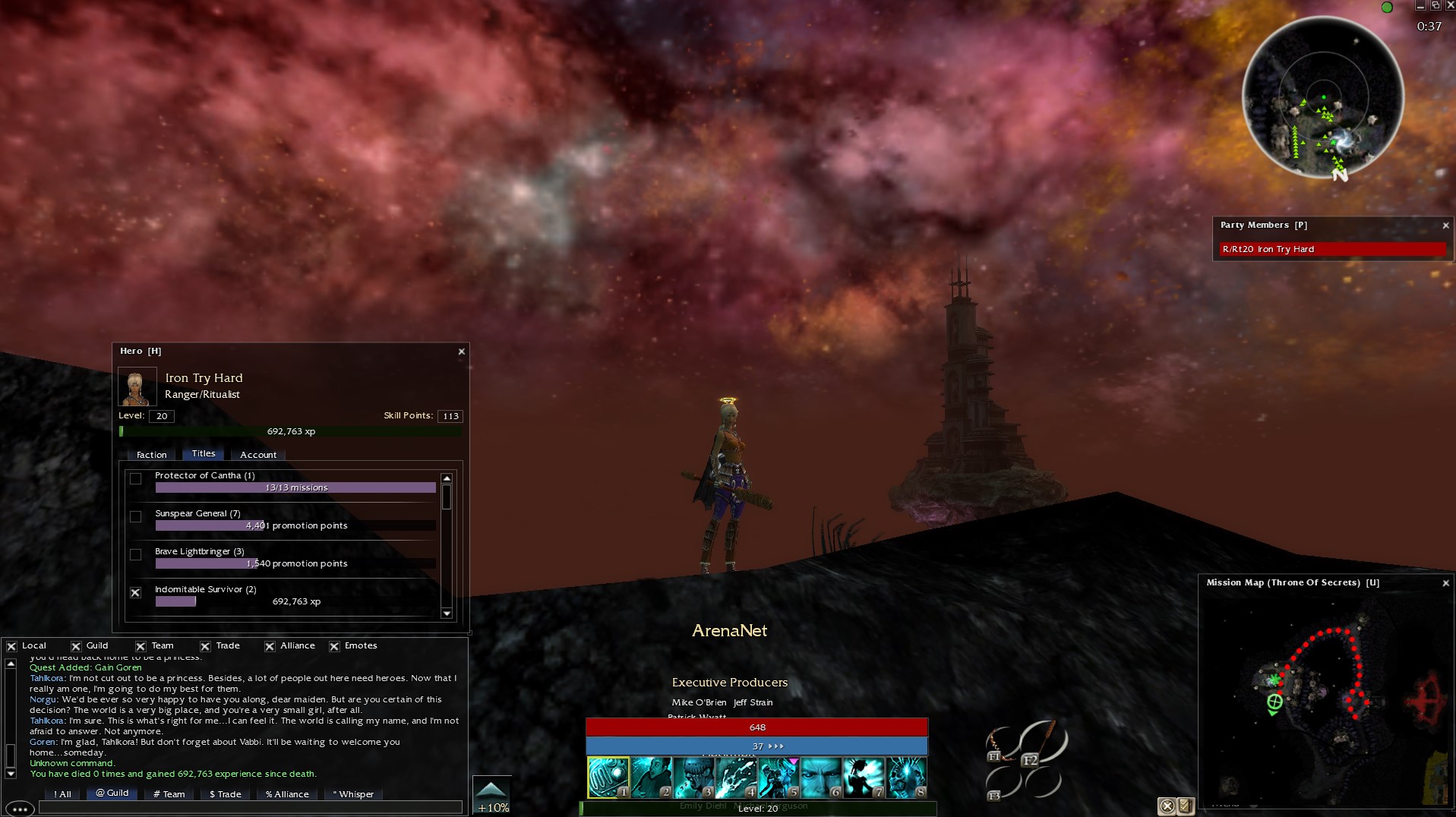Uncheck the Indomitable Survivor title
The image size is (1456, 817).
(x=136, y=593)
